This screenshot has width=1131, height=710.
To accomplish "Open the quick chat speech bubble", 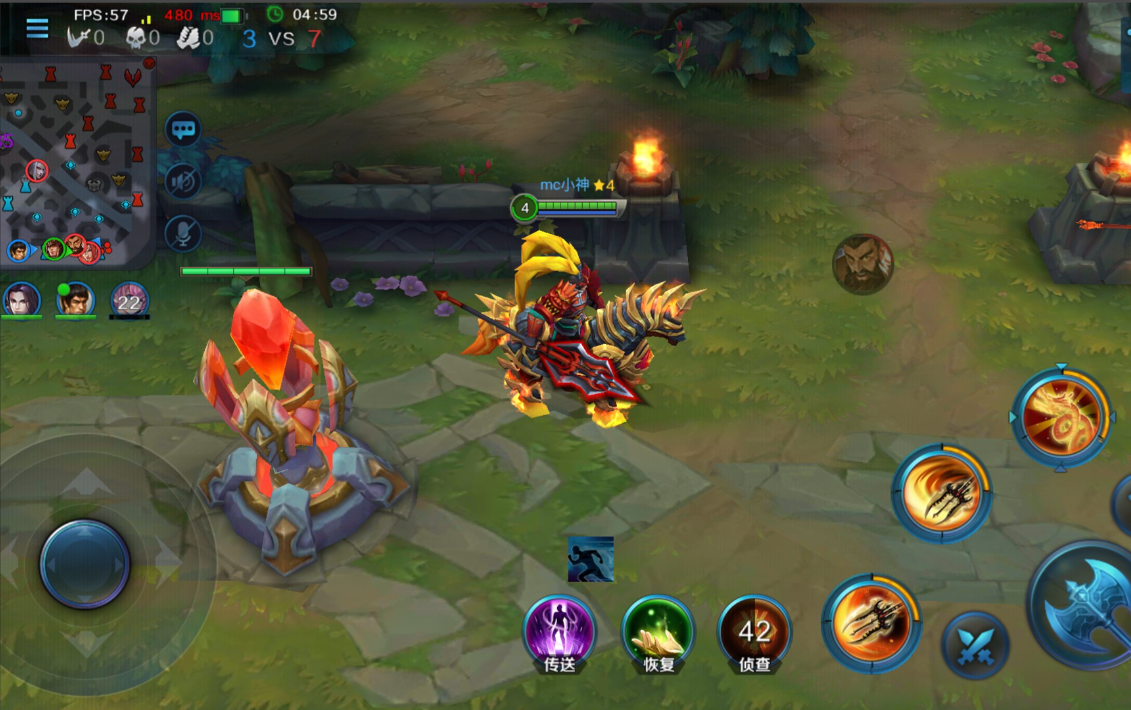I will coord(183,129).
